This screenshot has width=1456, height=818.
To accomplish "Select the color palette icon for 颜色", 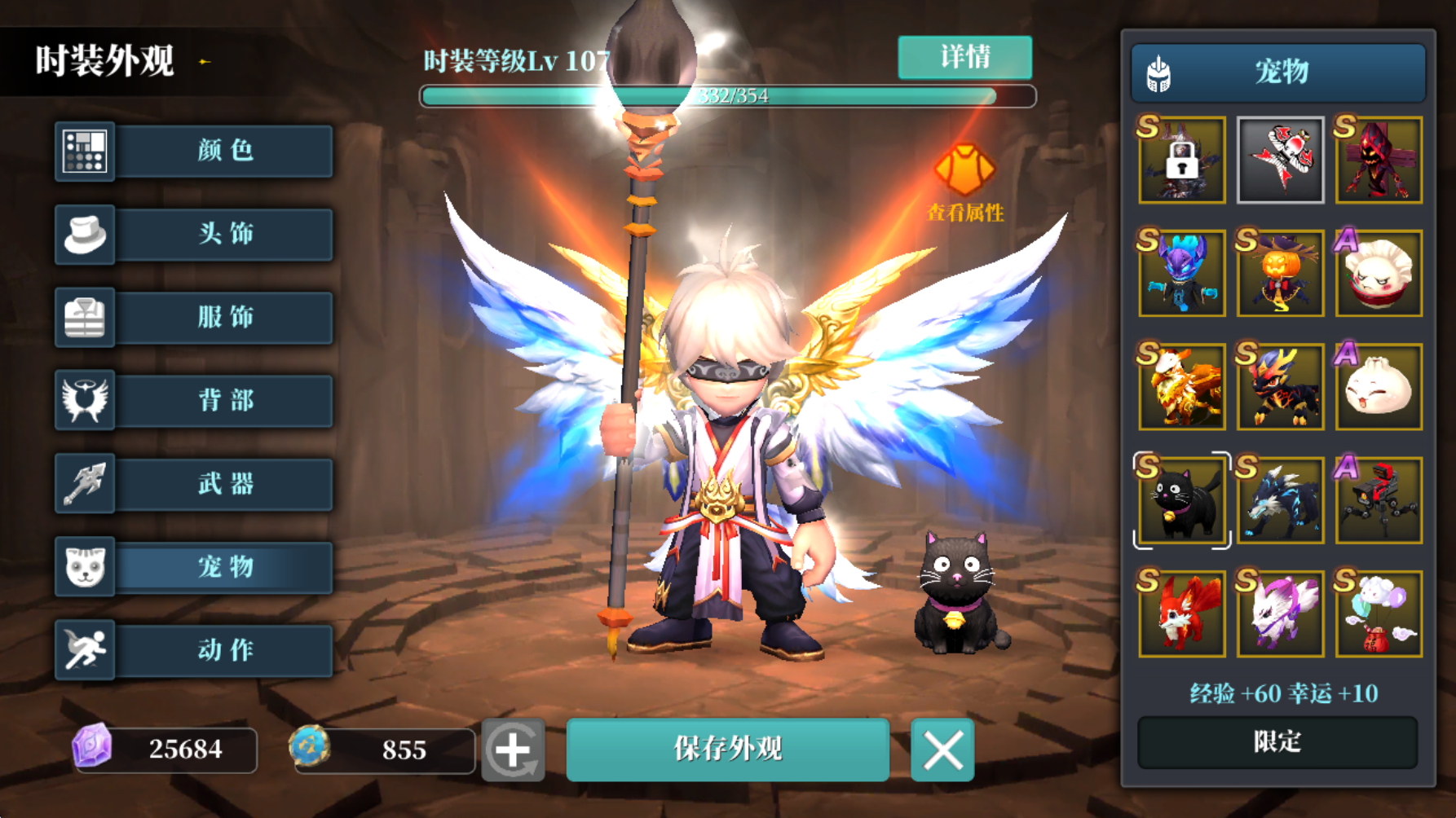I will tap(85, 152).
